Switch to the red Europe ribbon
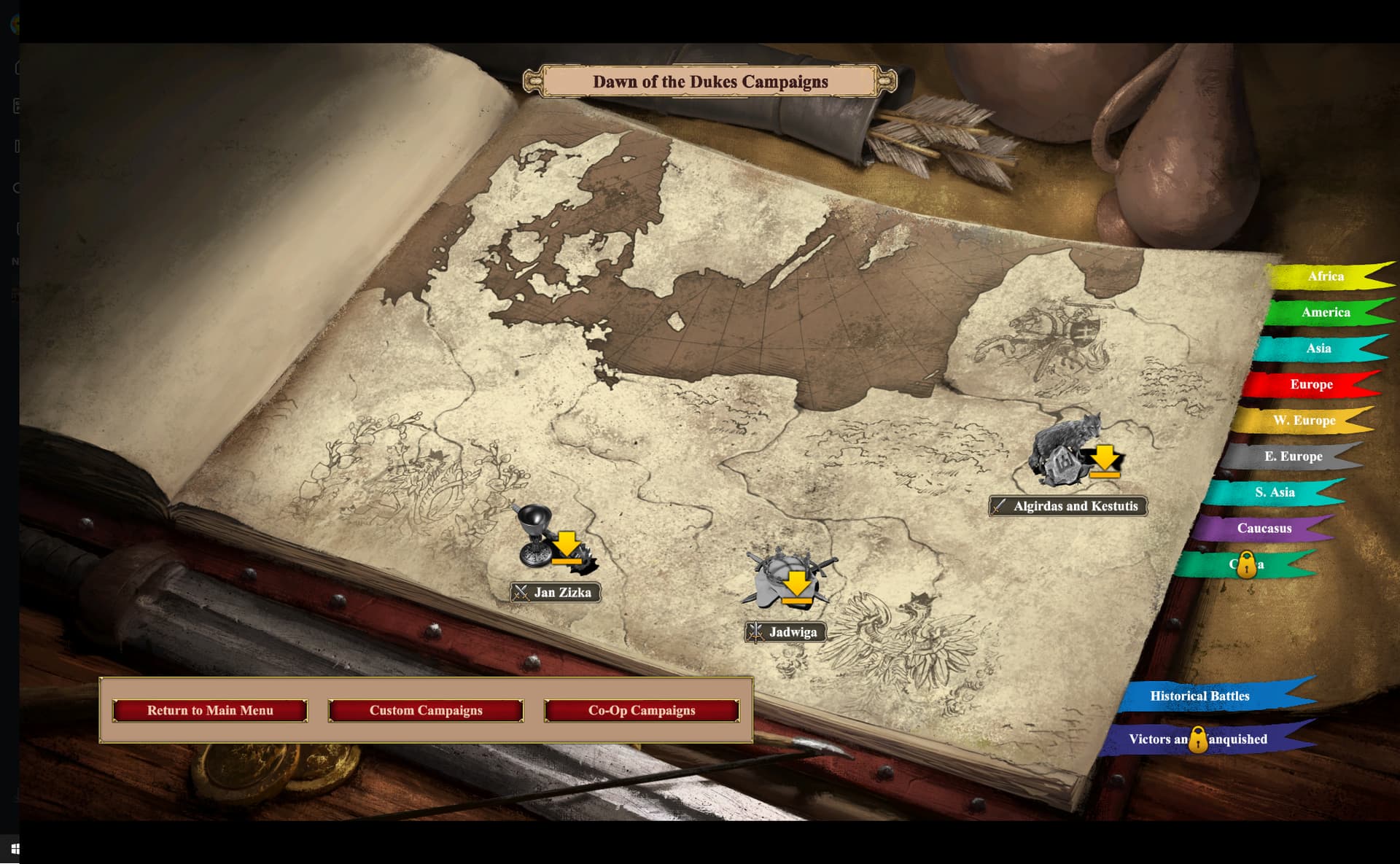 [x=1310, y=384]
